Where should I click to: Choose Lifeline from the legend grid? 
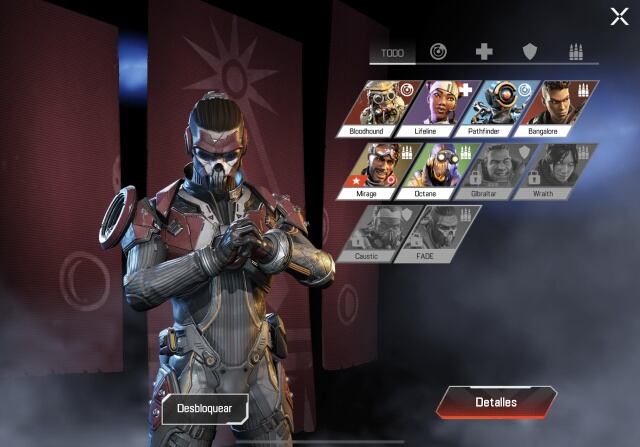coord(441,108)
